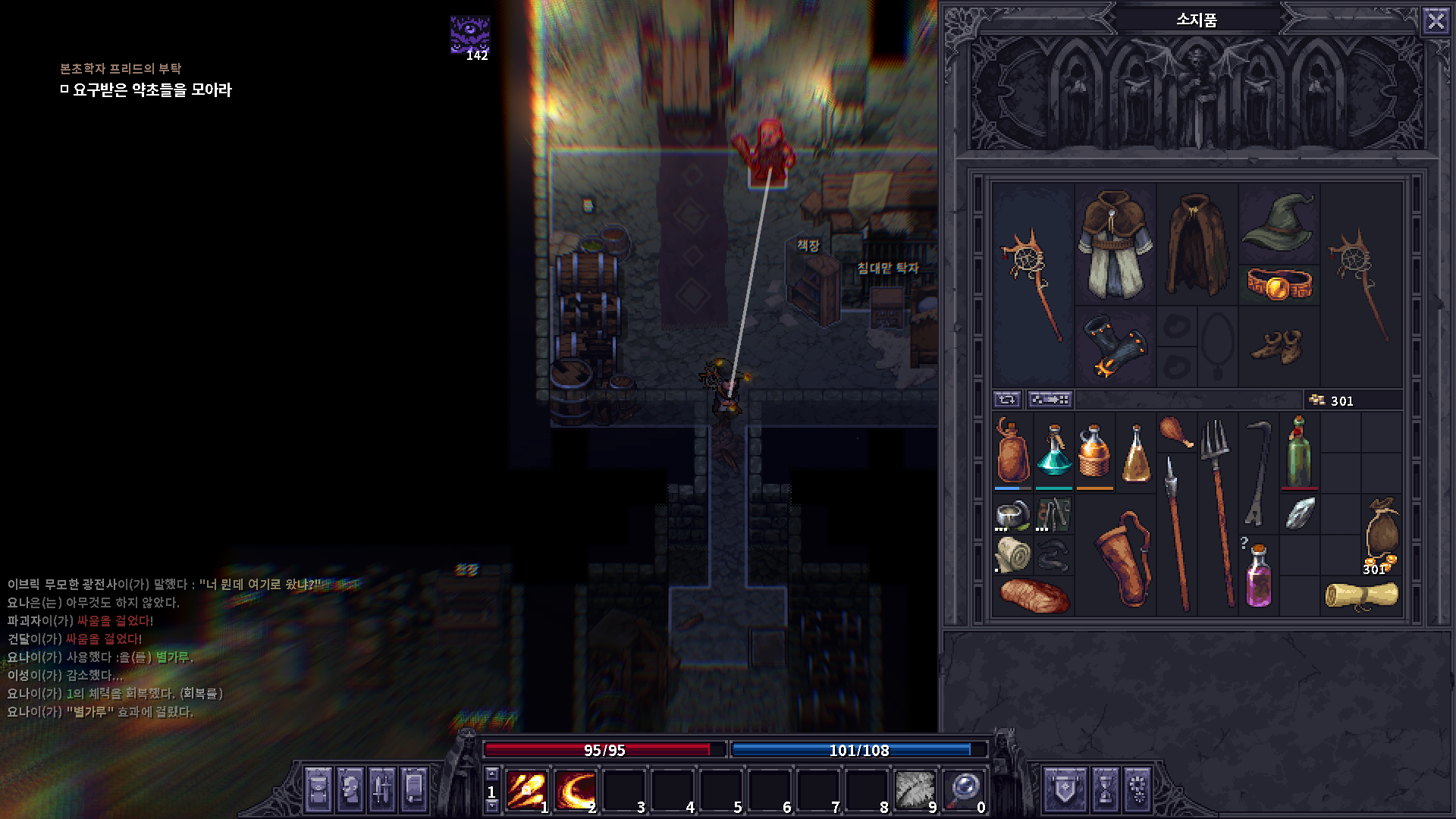This screenshot has height=819, width=1456.
Task: Open the hourglass wait button
Action: coord(1104,789)
